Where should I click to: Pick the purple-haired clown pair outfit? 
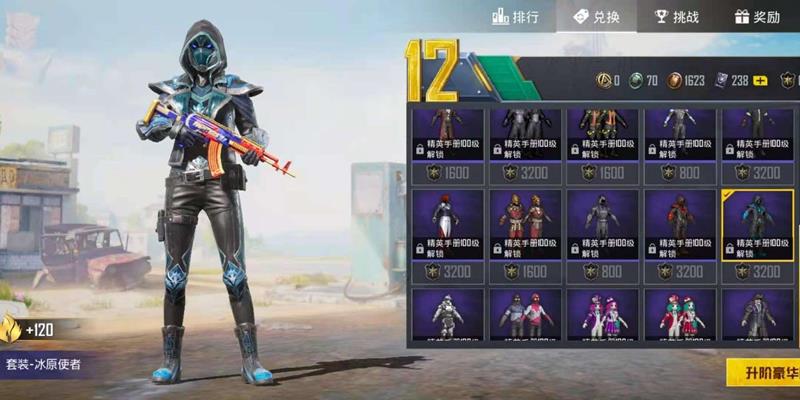(602, 315)
